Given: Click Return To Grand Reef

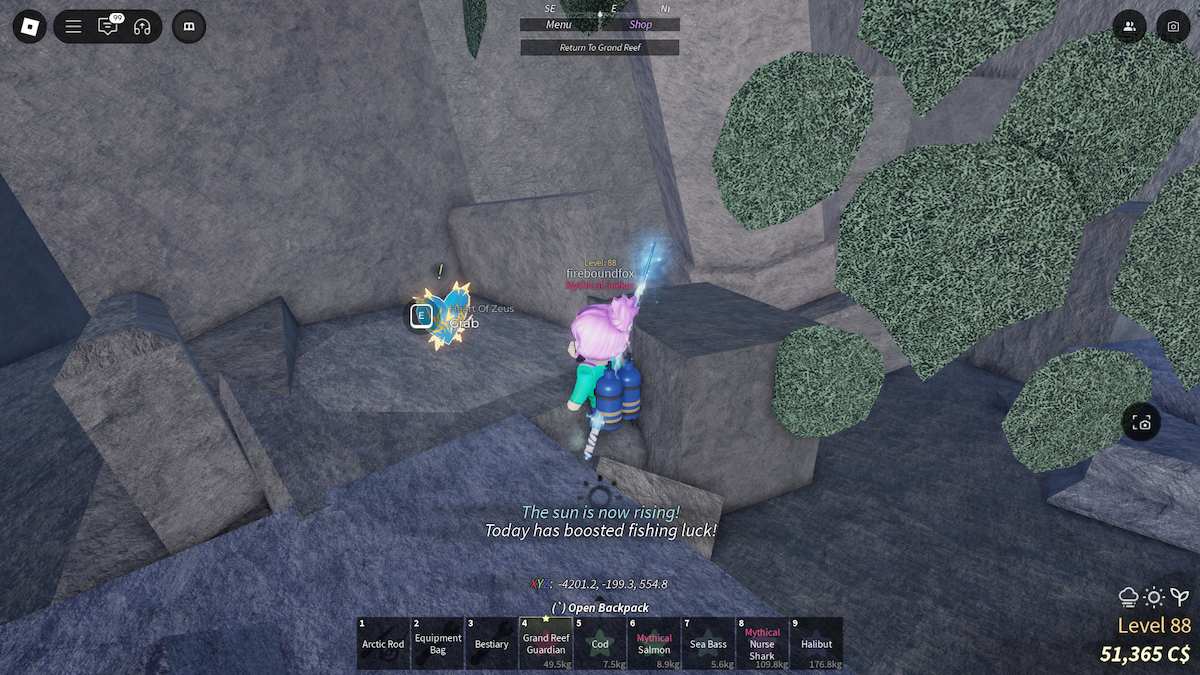Looking at the screenshot, I should (599, 47).
